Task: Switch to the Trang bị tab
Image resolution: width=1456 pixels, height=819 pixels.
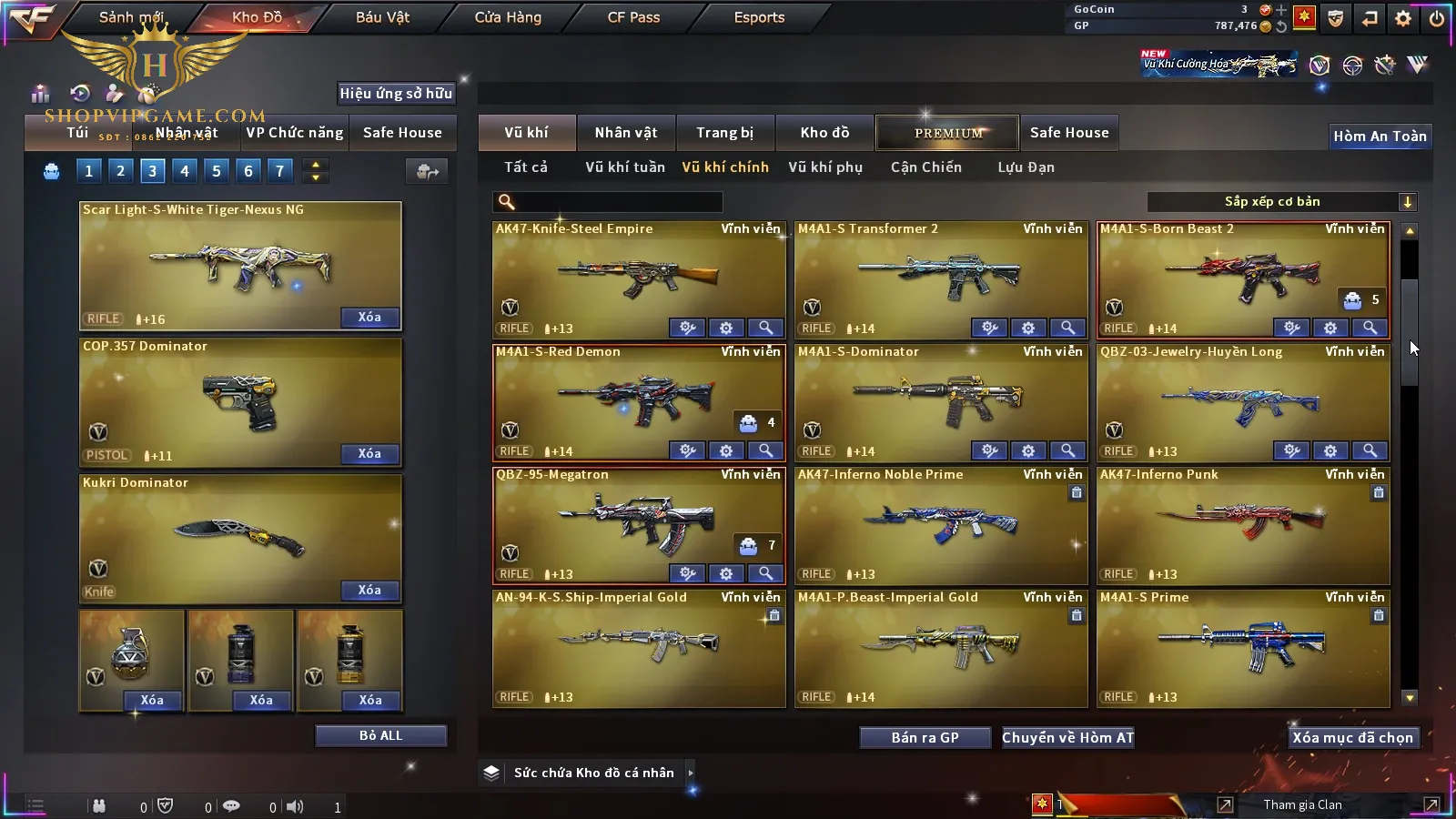Action: point(724,133)
